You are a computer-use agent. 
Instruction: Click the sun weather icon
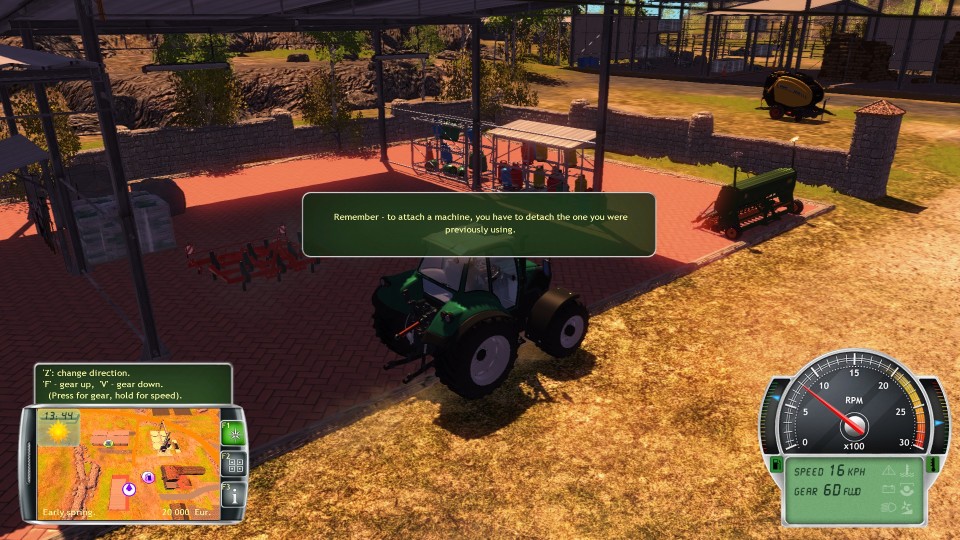pos(59,432)
